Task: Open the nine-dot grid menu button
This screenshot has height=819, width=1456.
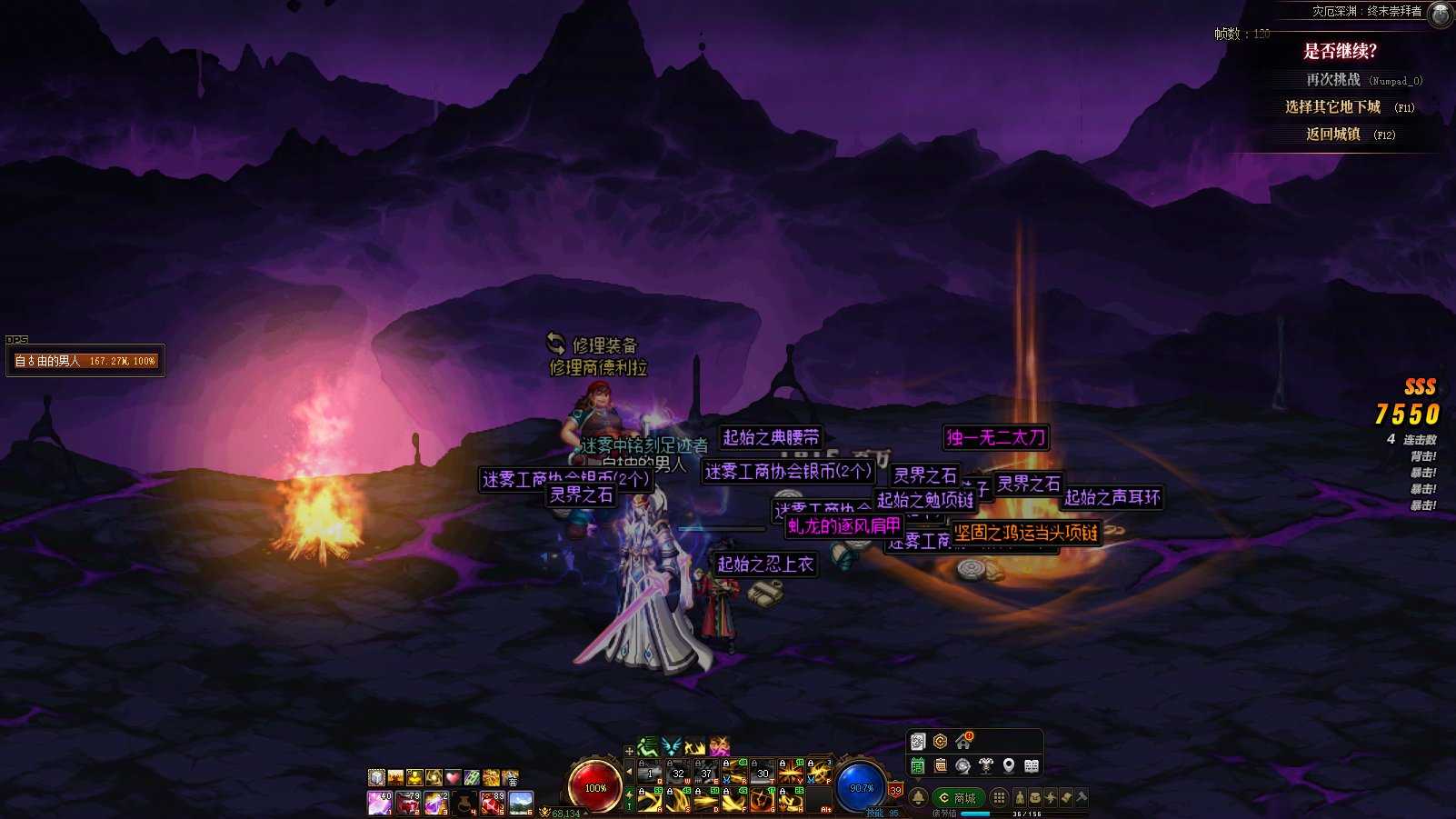Action: click(999, 797)
